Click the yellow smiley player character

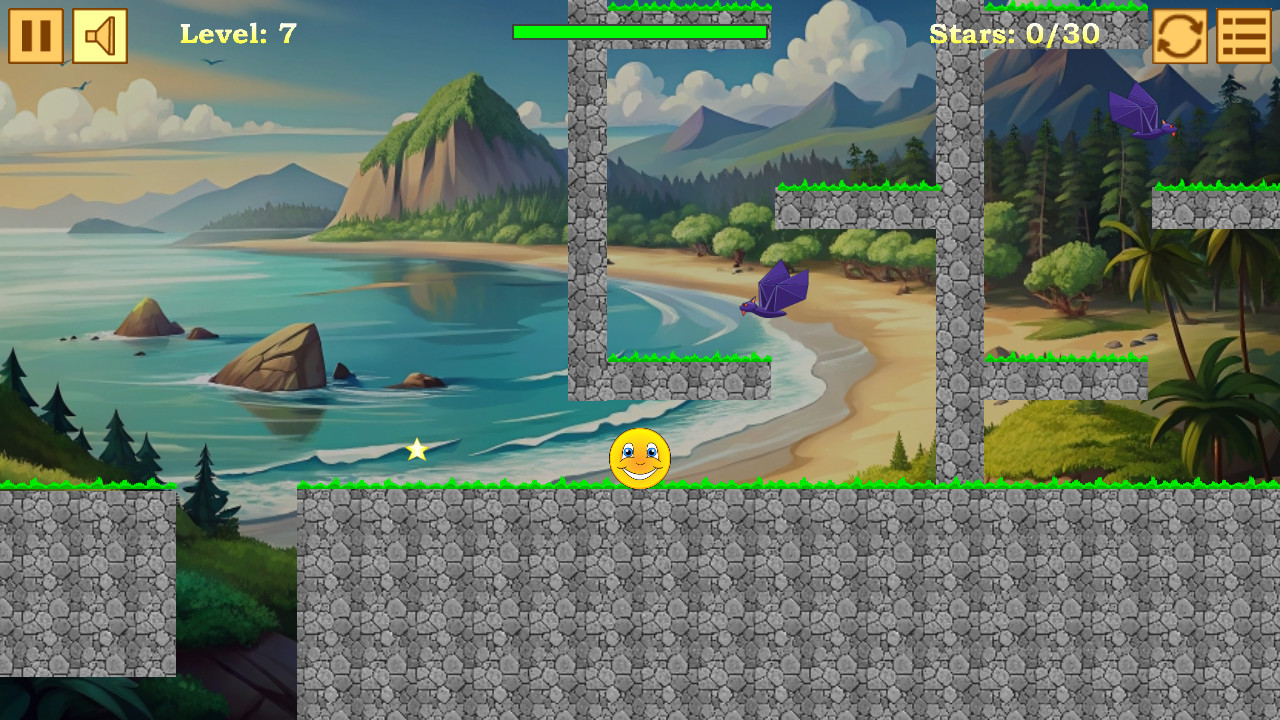click(638, 458)
